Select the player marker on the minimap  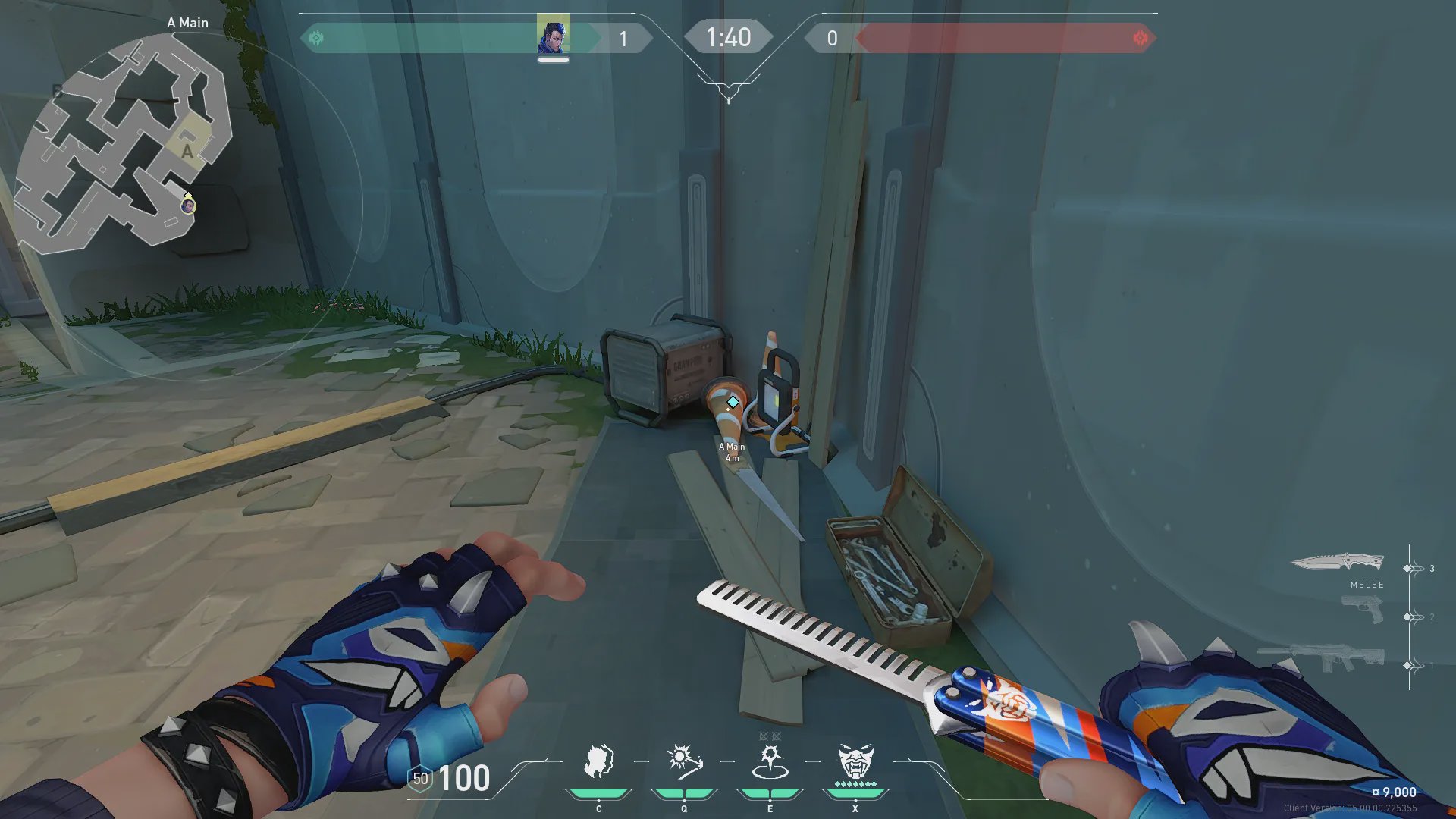[188, 205]
